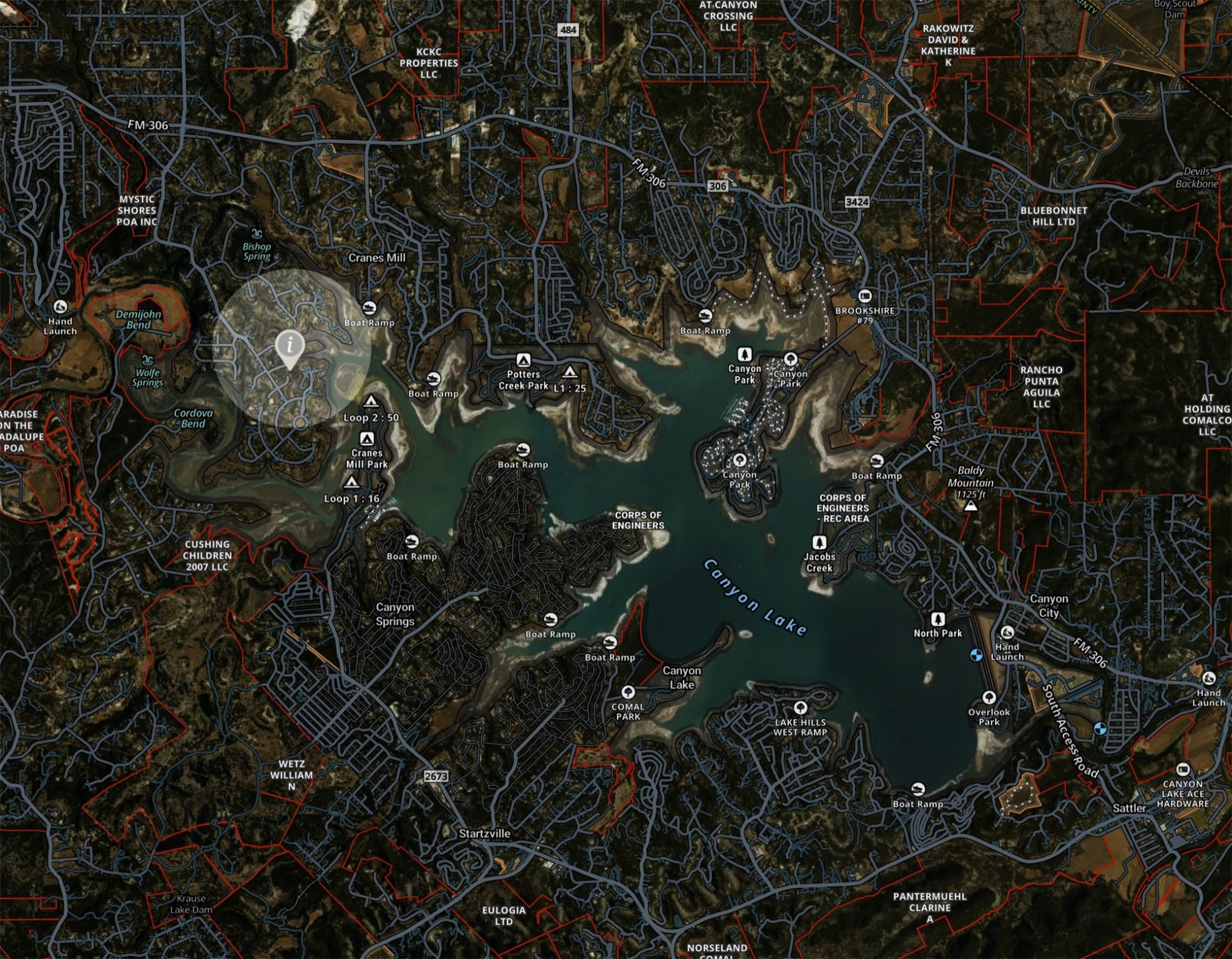Click the info pin marker
Image resolution: width=1232 pixels, height=959 pixels.
(290, 345)
